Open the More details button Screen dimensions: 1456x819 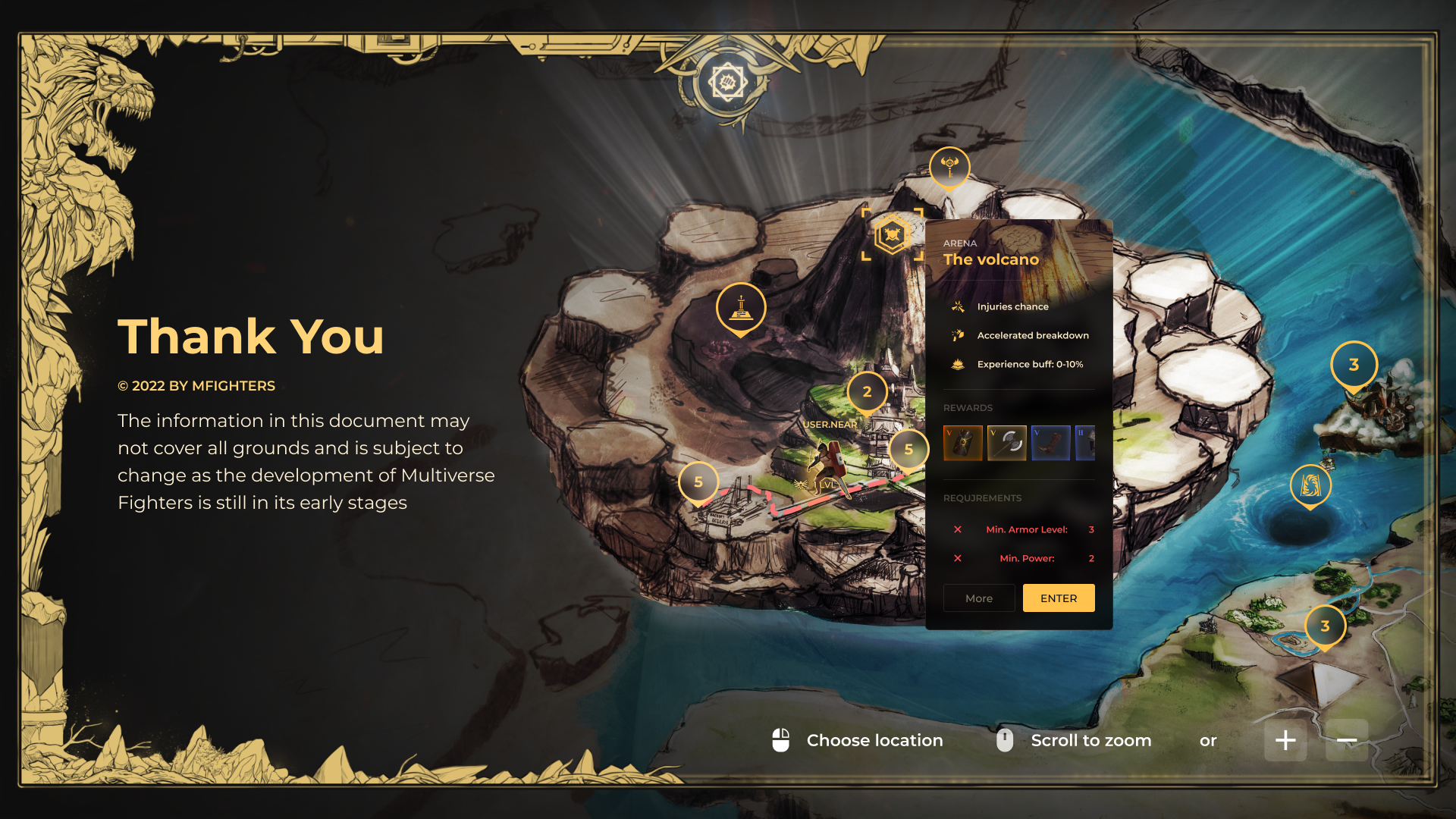(x=978, y=598)
